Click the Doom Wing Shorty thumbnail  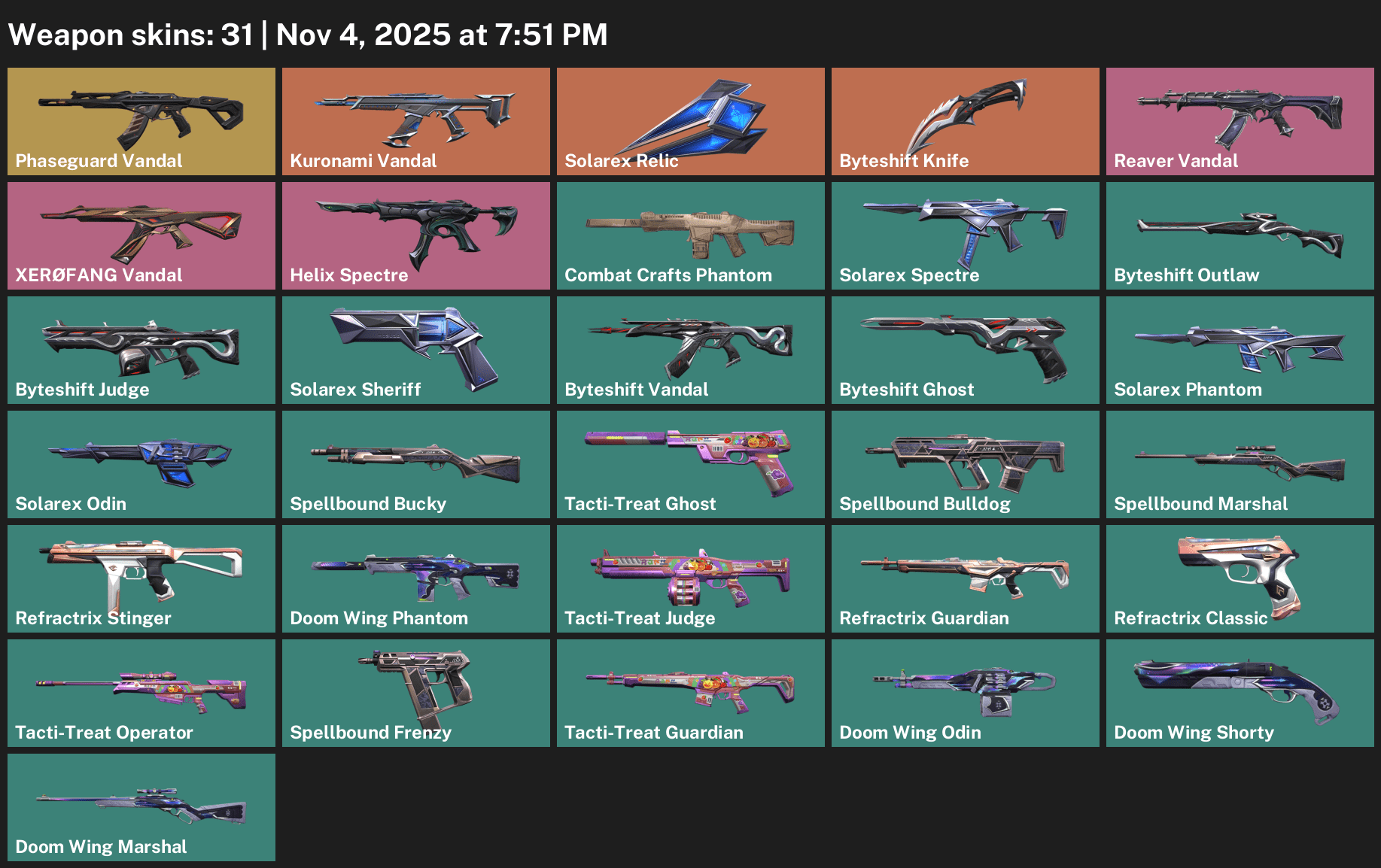click(1240, 692)
